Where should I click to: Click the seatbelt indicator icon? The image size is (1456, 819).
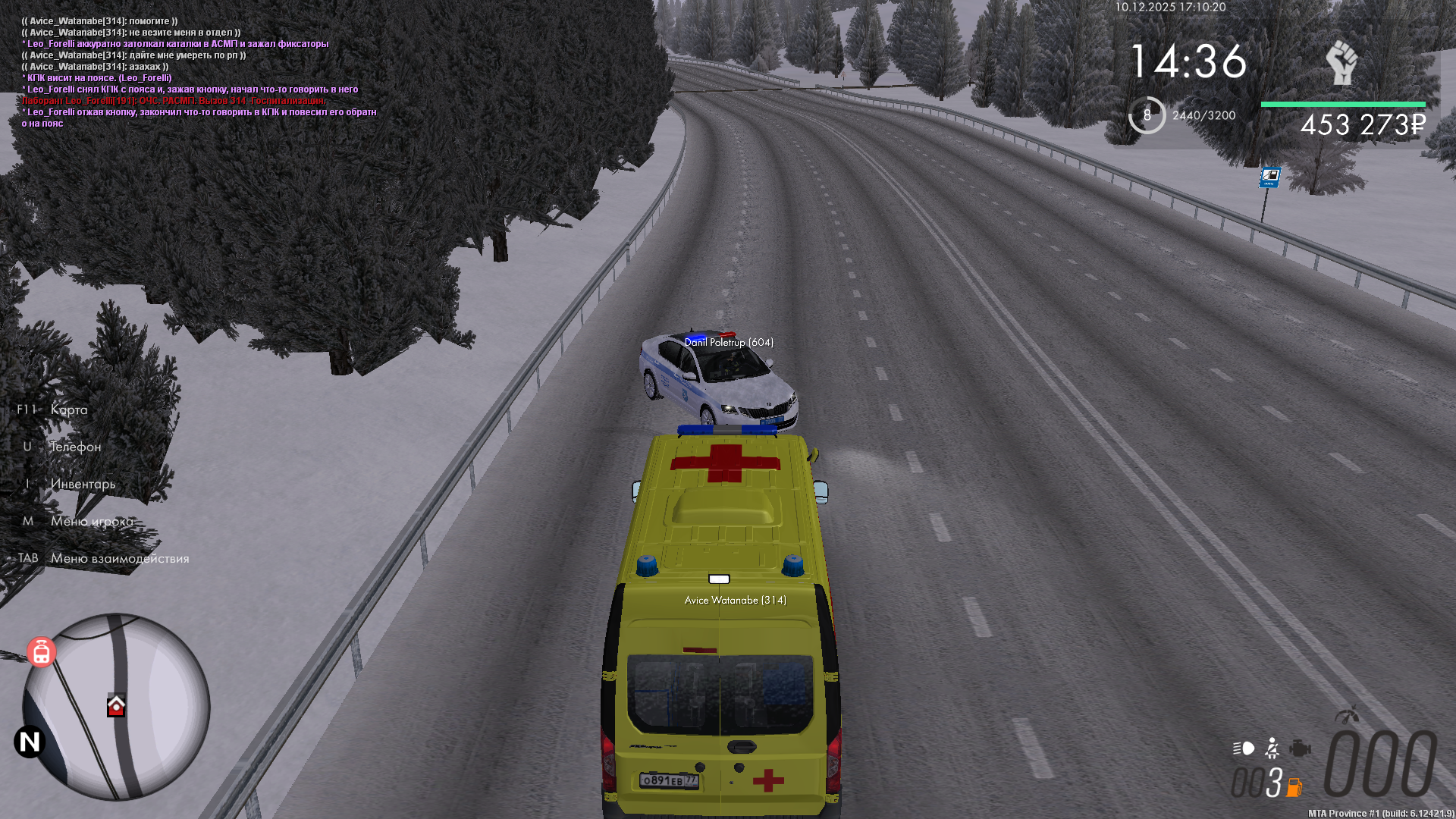[1272, 748]
